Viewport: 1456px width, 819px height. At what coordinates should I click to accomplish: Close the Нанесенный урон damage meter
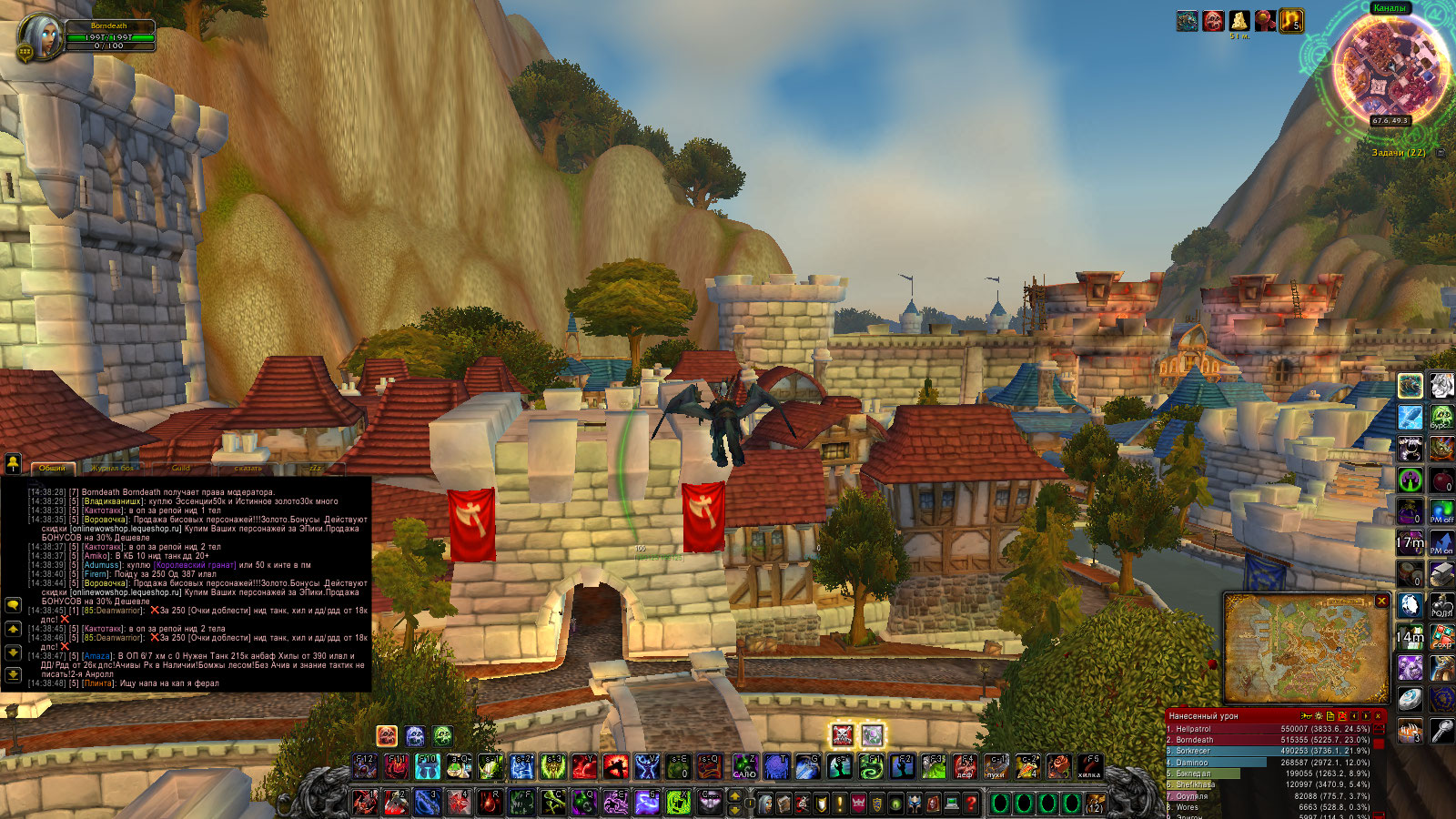1378,716
